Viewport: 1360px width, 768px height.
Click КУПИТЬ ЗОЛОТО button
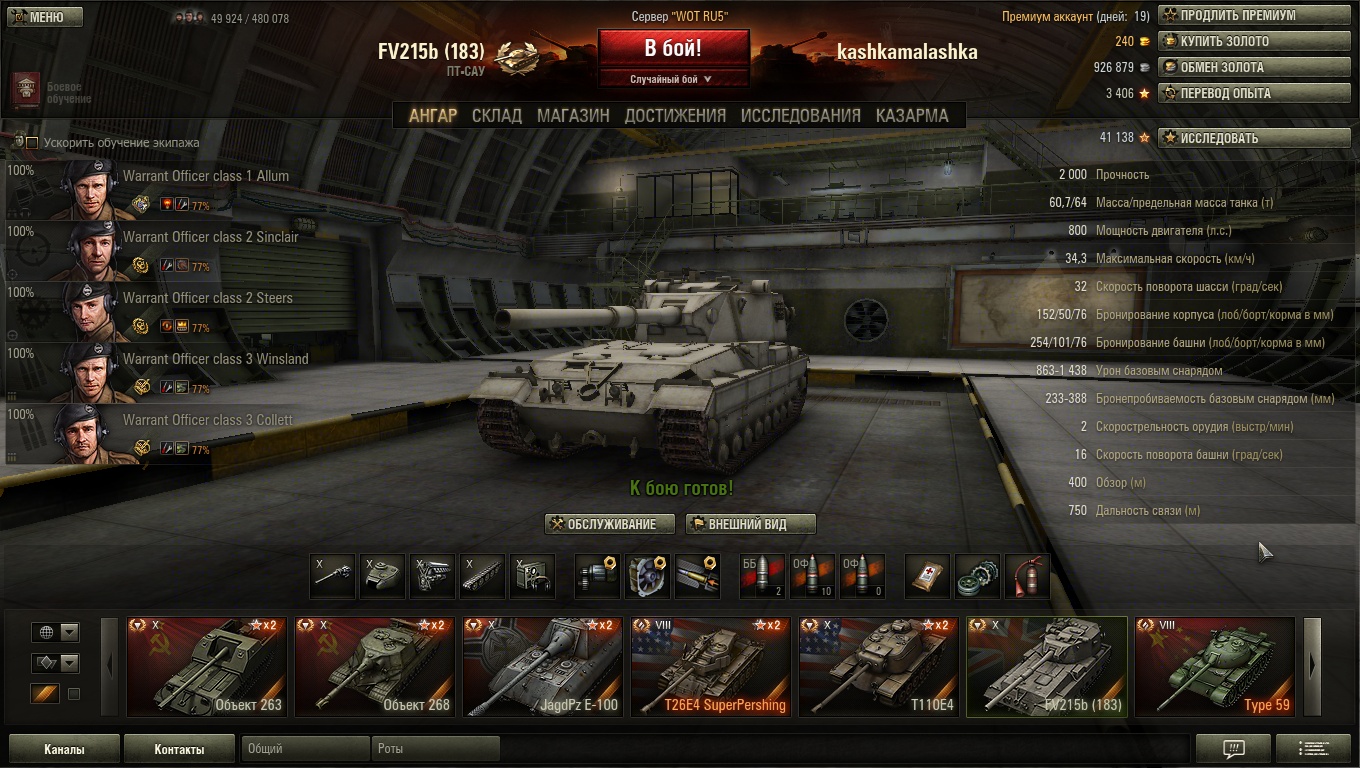point(1254,42)
